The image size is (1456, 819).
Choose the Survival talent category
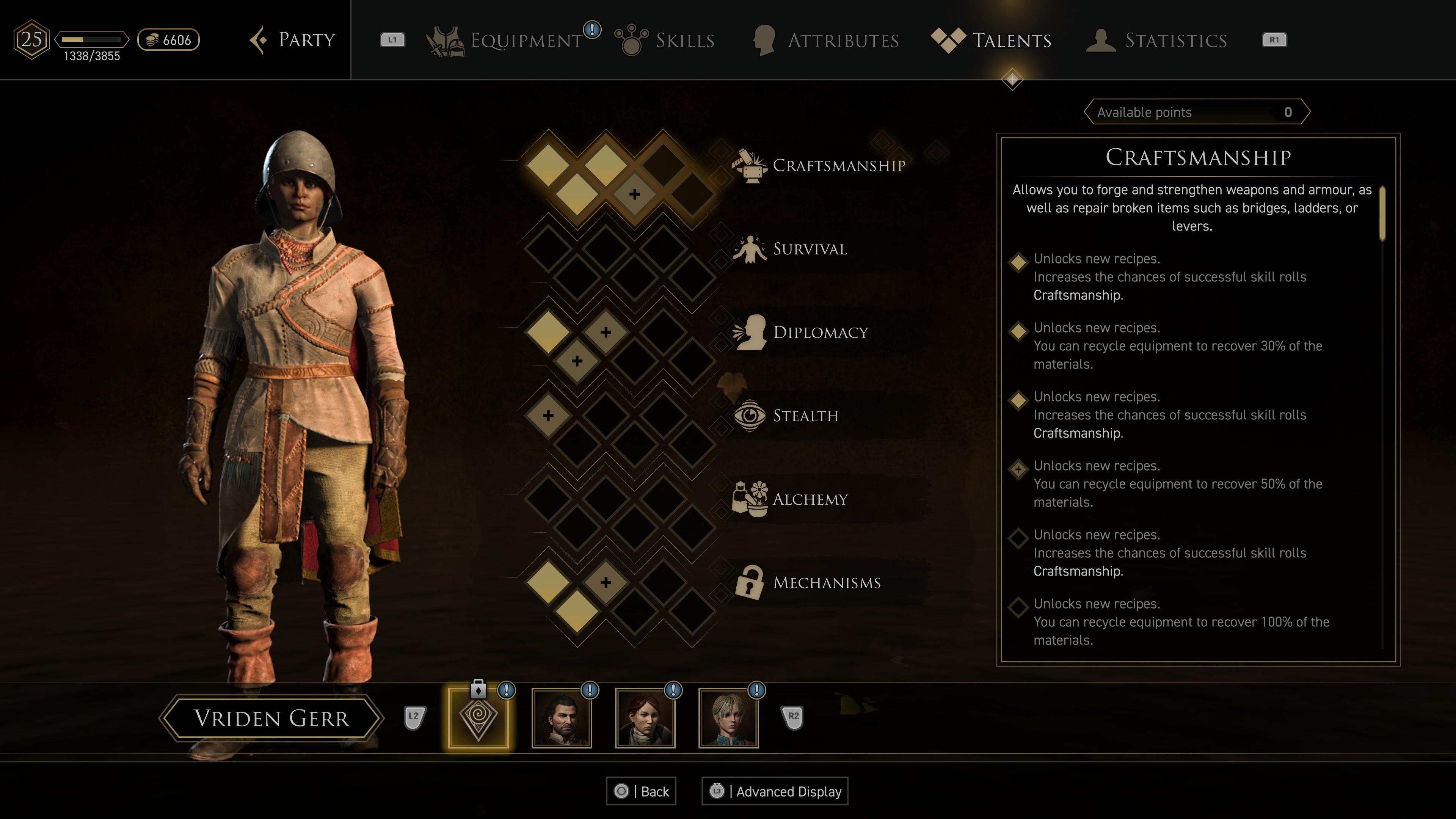click(x=810, y=249)
